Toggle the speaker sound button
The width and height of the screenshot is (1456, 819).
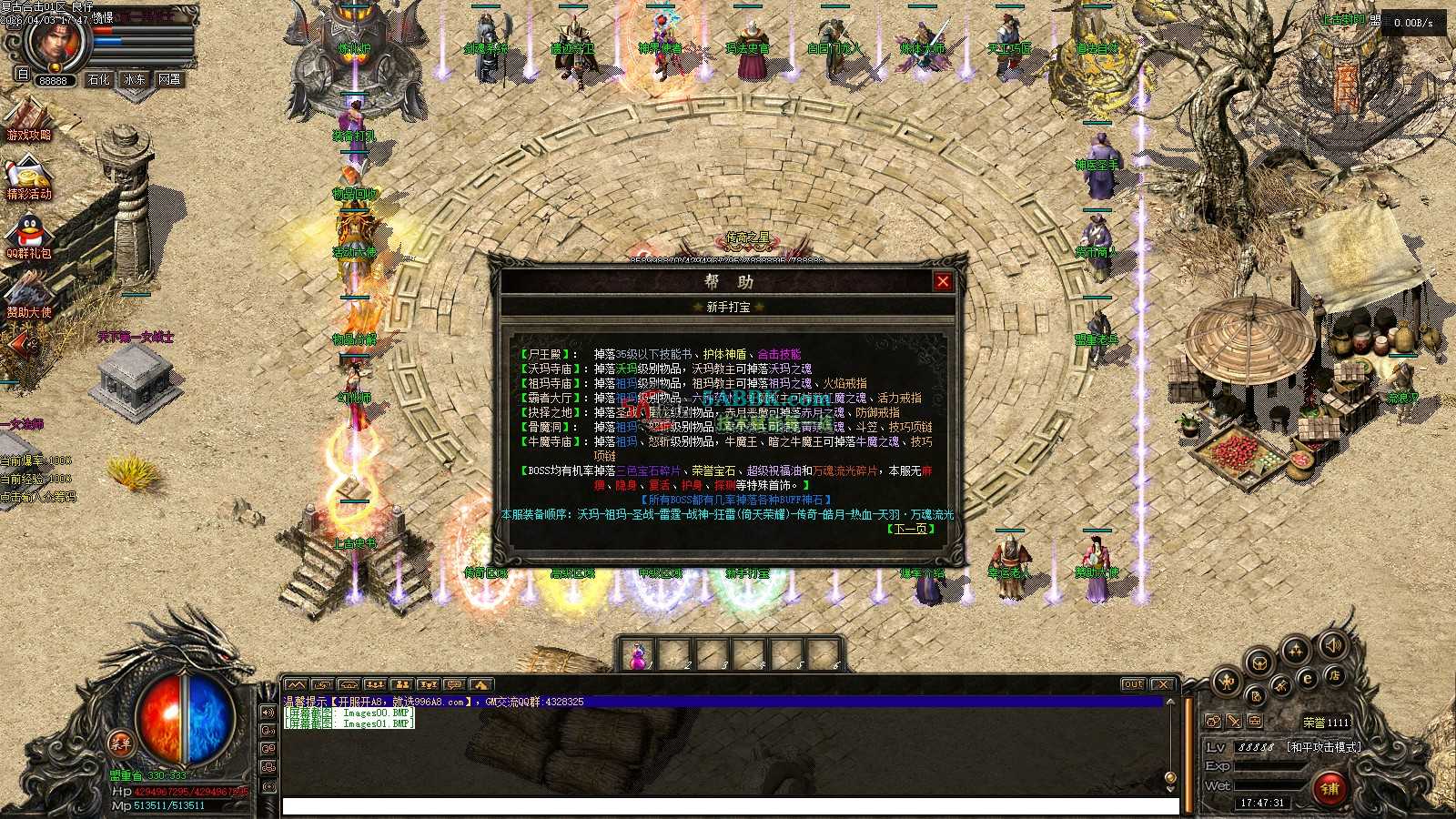tap(1332, 646)
